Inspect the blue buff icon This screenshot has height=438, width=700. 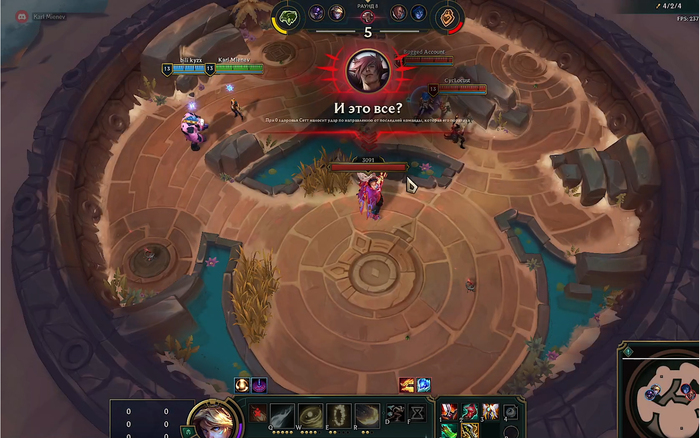423,385
